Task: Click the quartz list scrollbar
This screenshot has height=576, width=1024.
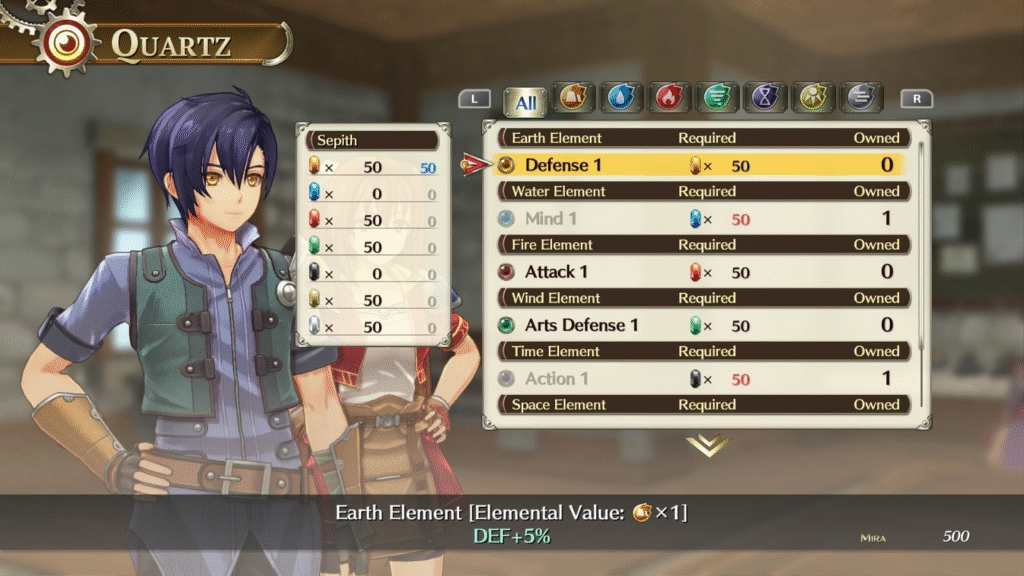Action: [919, 250]
